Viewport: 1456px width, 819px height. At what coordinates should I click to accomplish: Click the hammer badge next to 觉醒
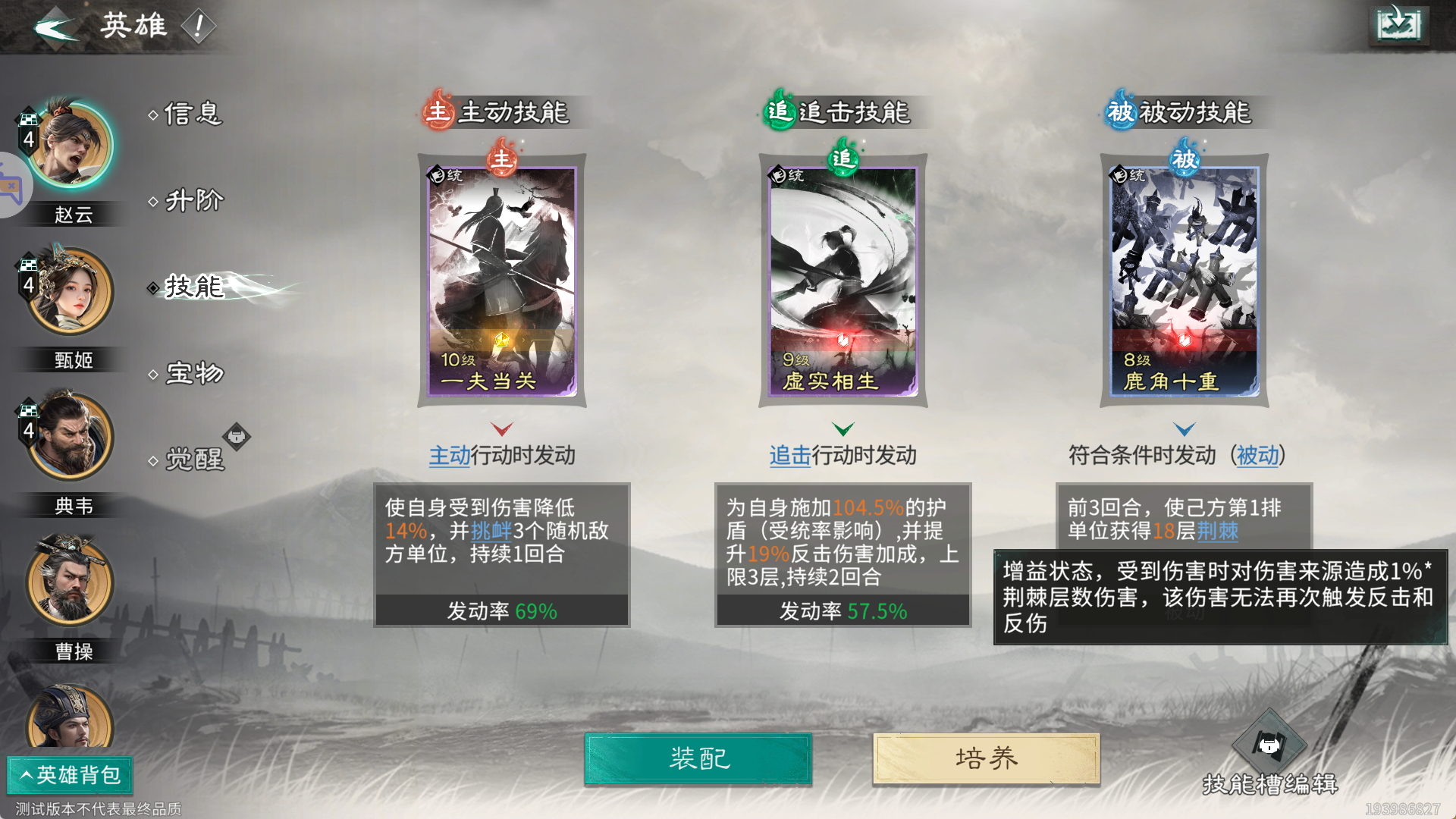pyautogui.click(x=237, y=436)
